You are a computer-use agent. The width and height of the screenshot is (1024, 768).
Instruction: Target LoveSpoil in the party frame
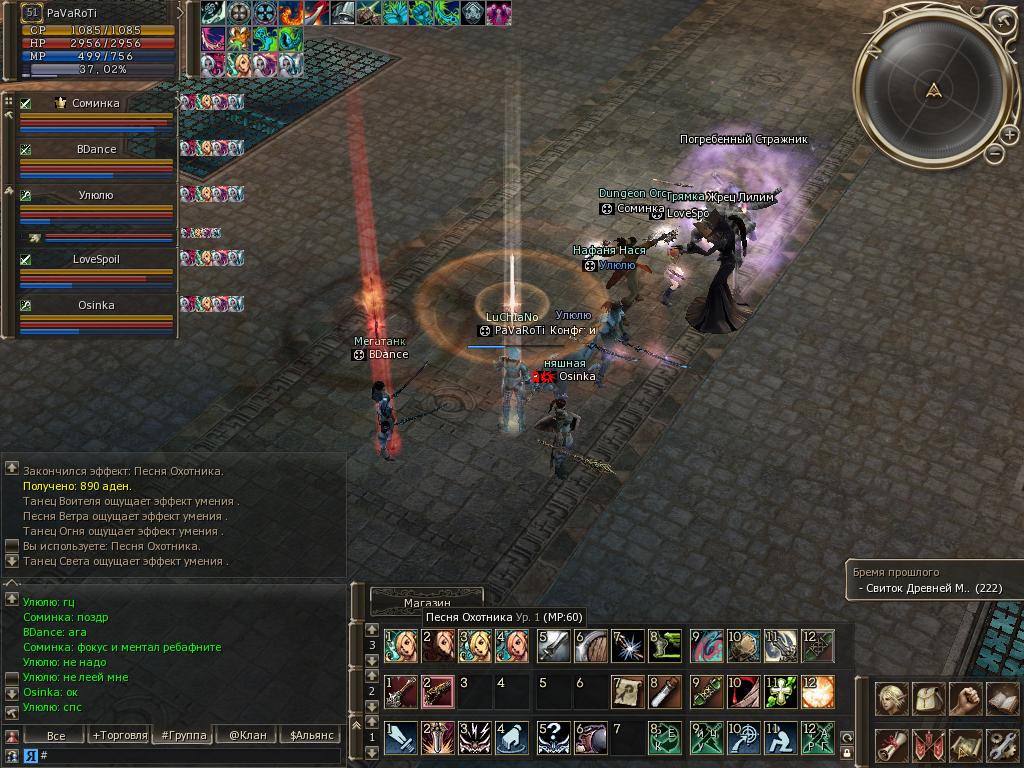(x=96, y=260)
